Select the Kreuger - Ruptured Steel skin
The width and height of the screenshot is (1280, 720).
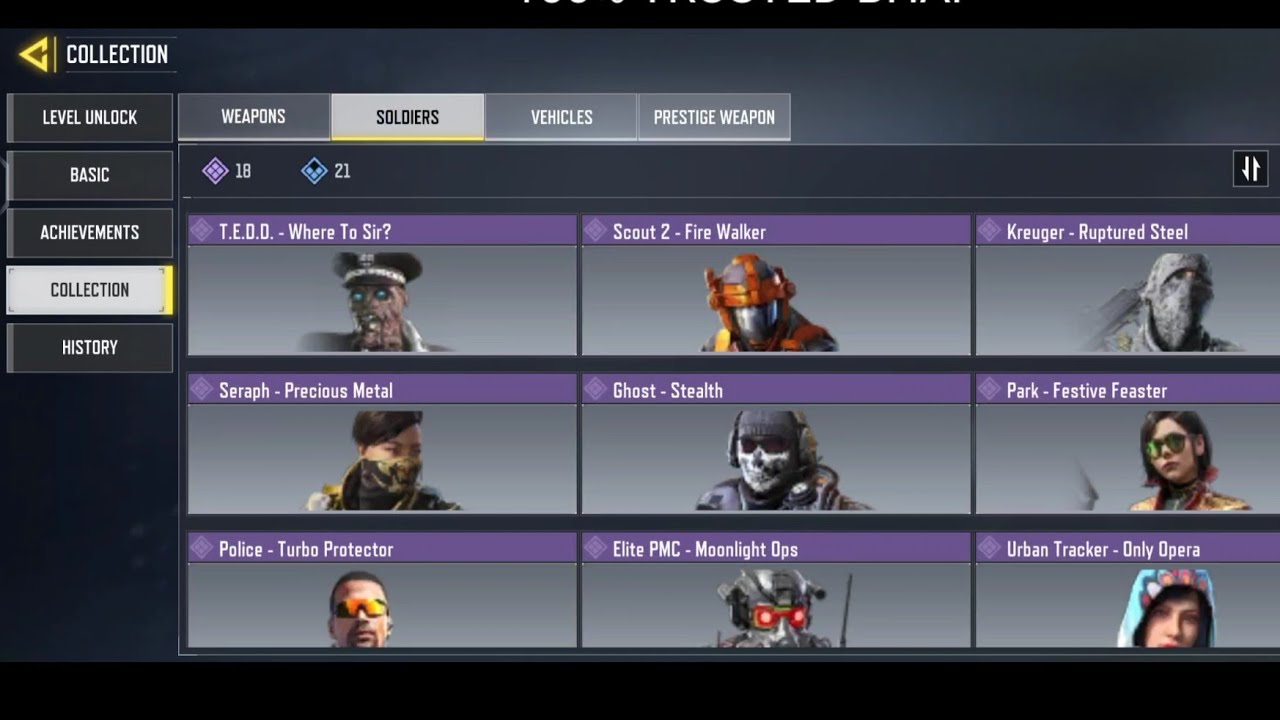point(1128,286)
